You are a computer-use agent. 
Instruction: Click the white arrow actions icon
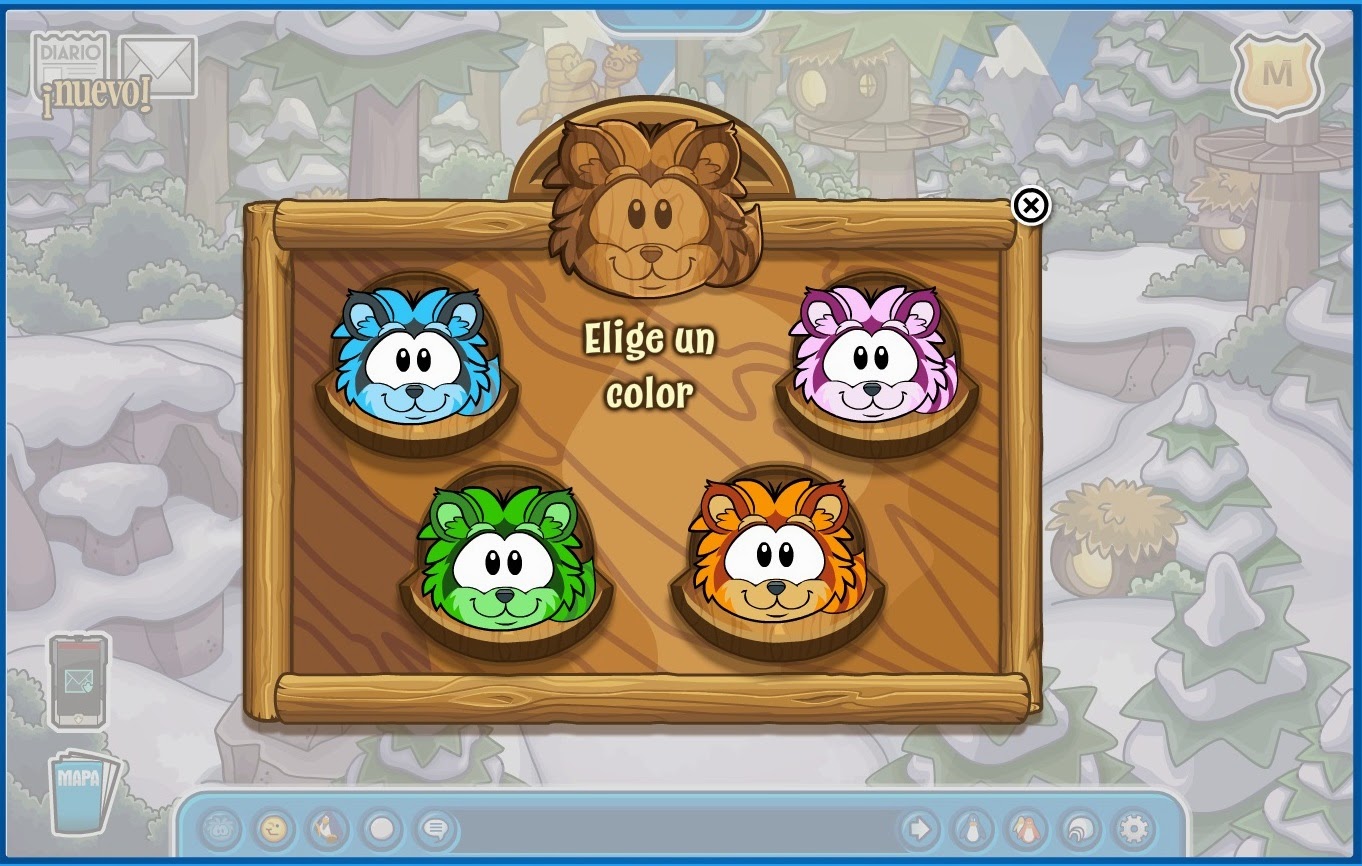tap(920, 830)
